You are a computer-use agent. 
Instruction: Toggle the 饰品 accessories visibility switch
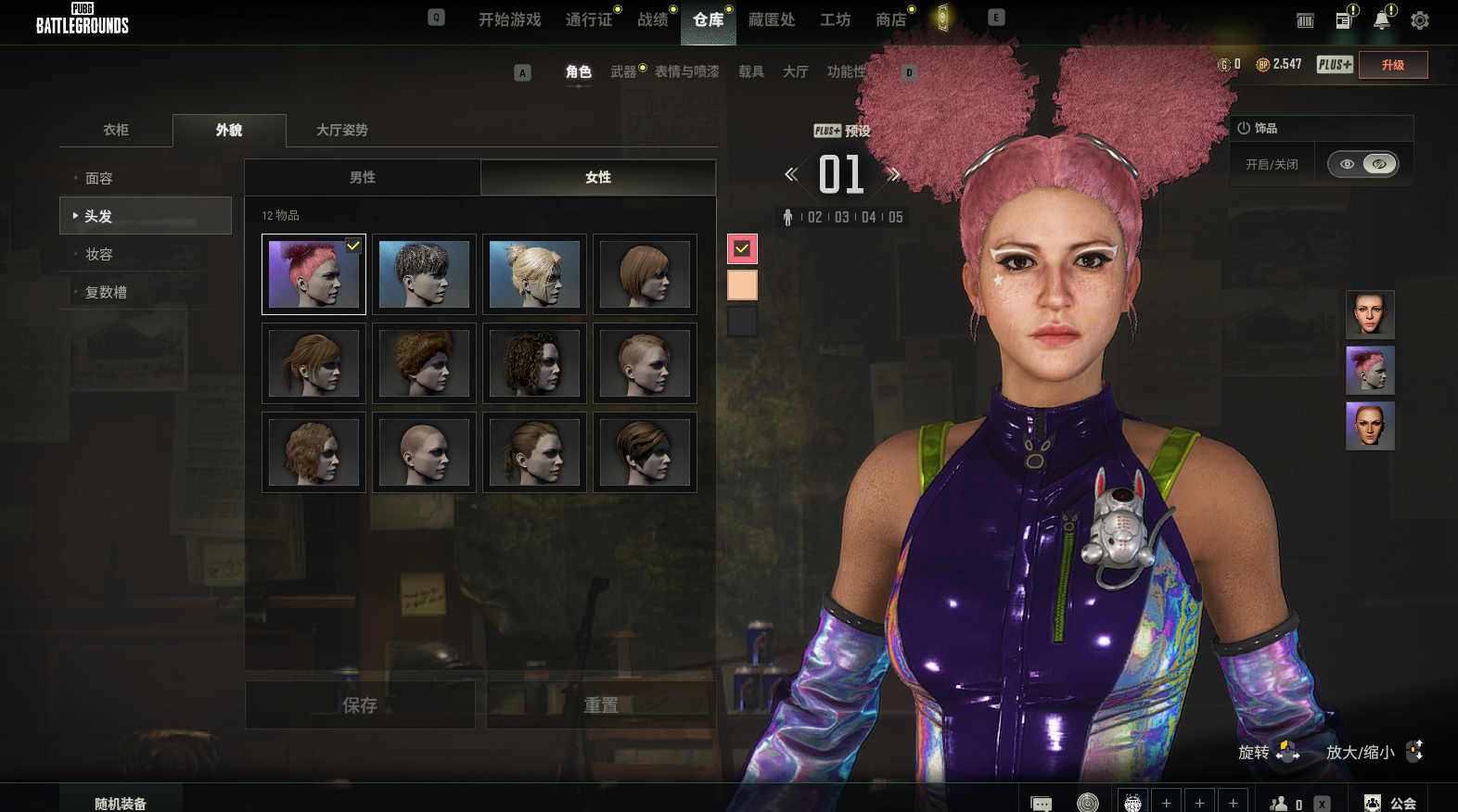coord(1362,164)
